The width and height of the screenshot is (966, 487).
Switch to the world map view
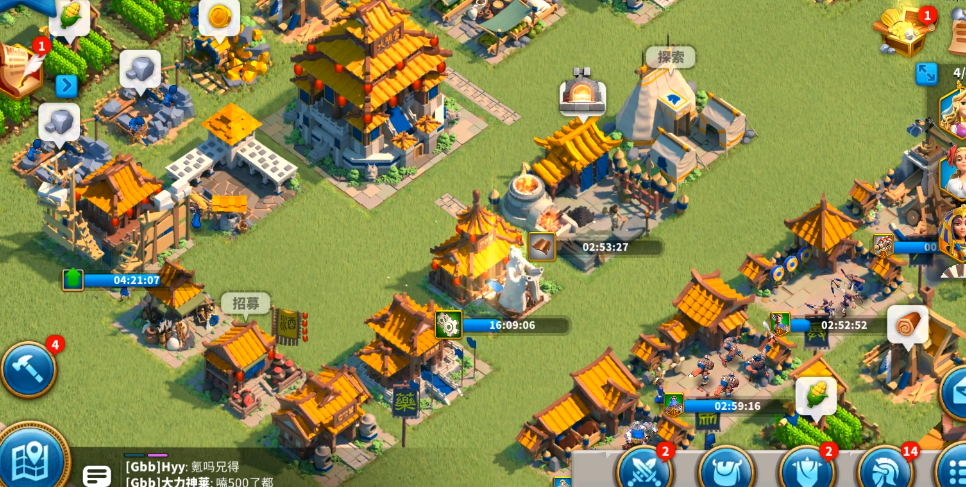coord(30,460)
